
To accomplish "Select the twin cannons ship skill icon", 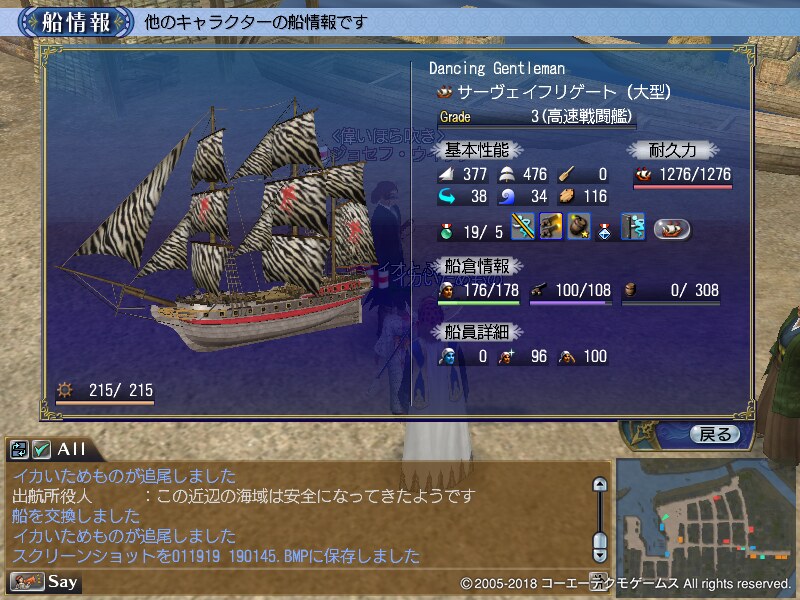I will coord(550,227).
